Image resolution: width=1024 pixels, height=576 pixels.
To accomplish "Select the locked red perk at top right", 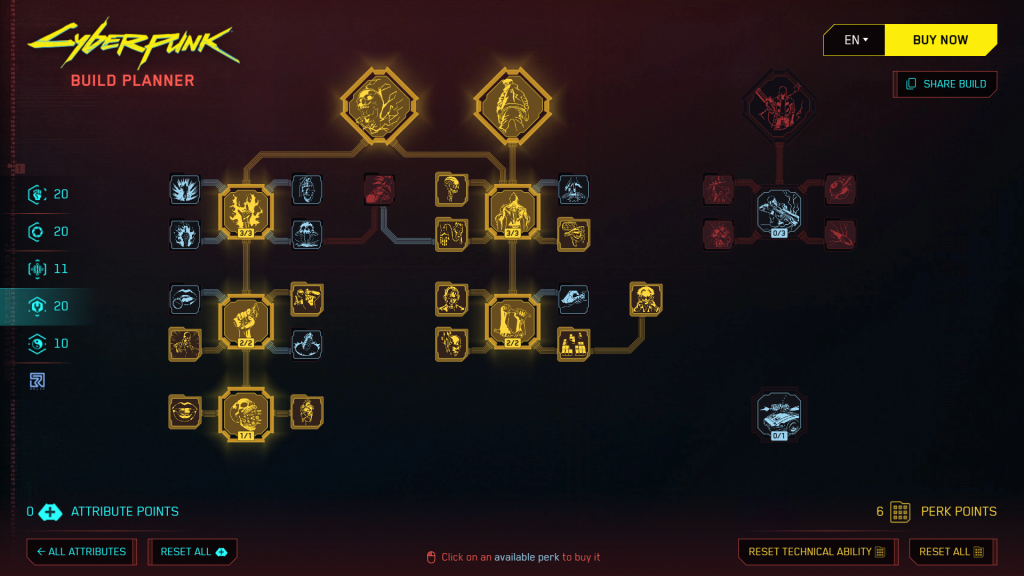I will pyautogui.click(x=779, y=105).
